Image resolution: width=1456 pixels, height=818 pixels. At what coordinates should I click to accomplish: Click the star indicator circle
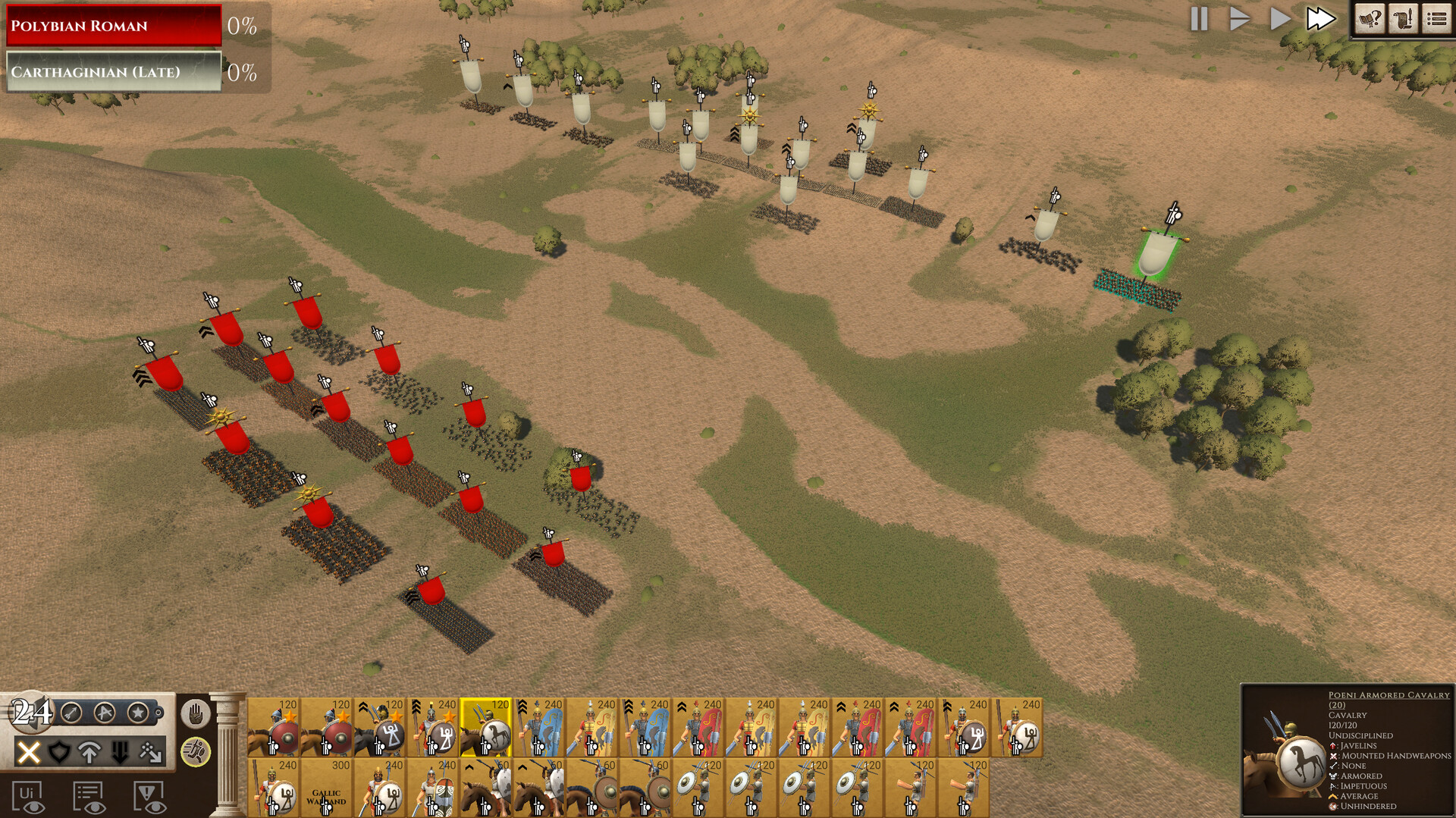tap(136, 713)
